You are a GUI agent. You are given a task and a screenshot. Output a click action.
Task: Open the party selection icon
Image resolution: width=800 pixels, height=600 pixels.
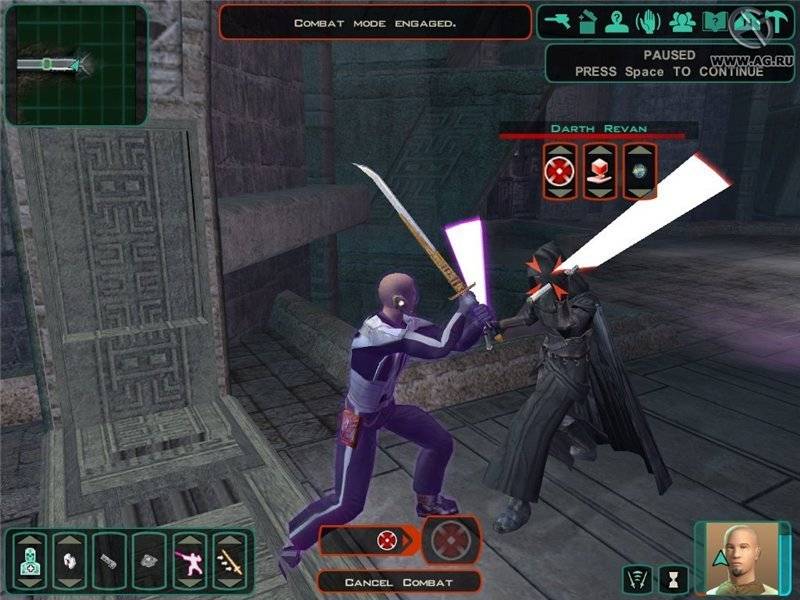(x=682, y=20)
